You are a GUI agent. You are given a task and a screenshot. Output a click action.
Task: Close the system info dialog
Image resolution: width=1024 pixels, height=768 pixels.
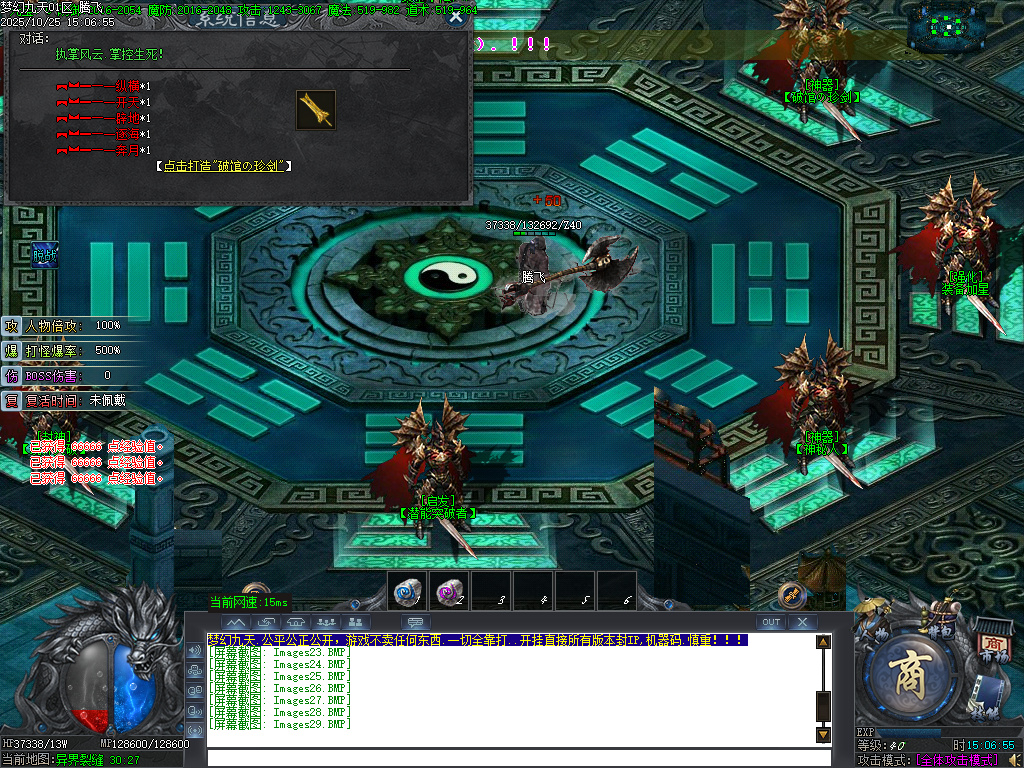click(456, 16)
